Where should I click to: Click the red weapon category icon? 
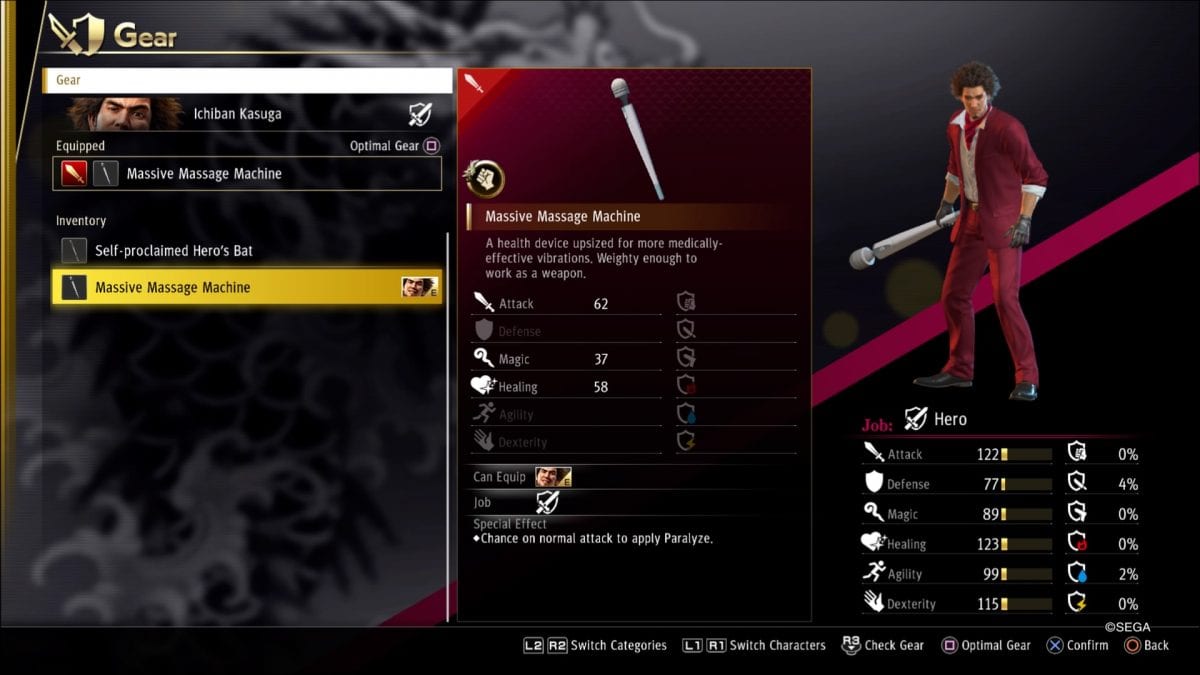tap(75, 174)
